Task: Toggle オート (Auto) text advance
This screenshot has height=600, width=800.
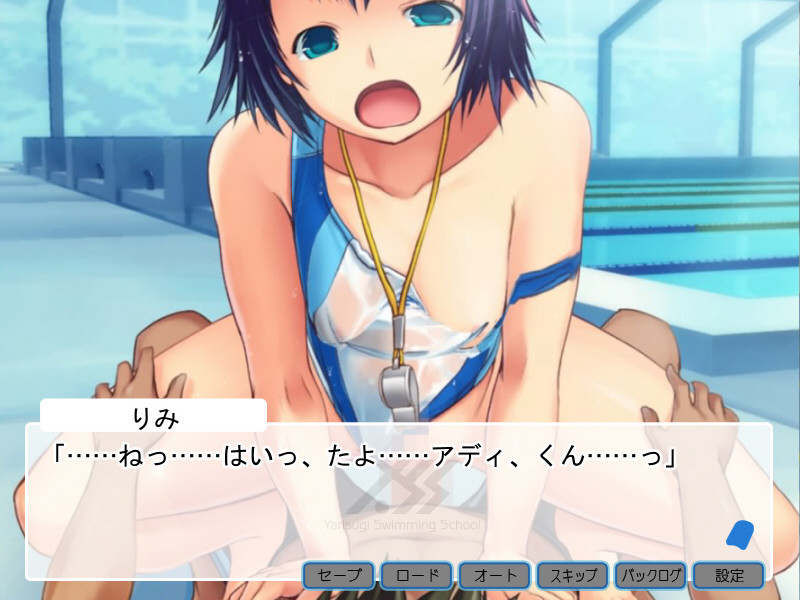Action: (495, 576)
